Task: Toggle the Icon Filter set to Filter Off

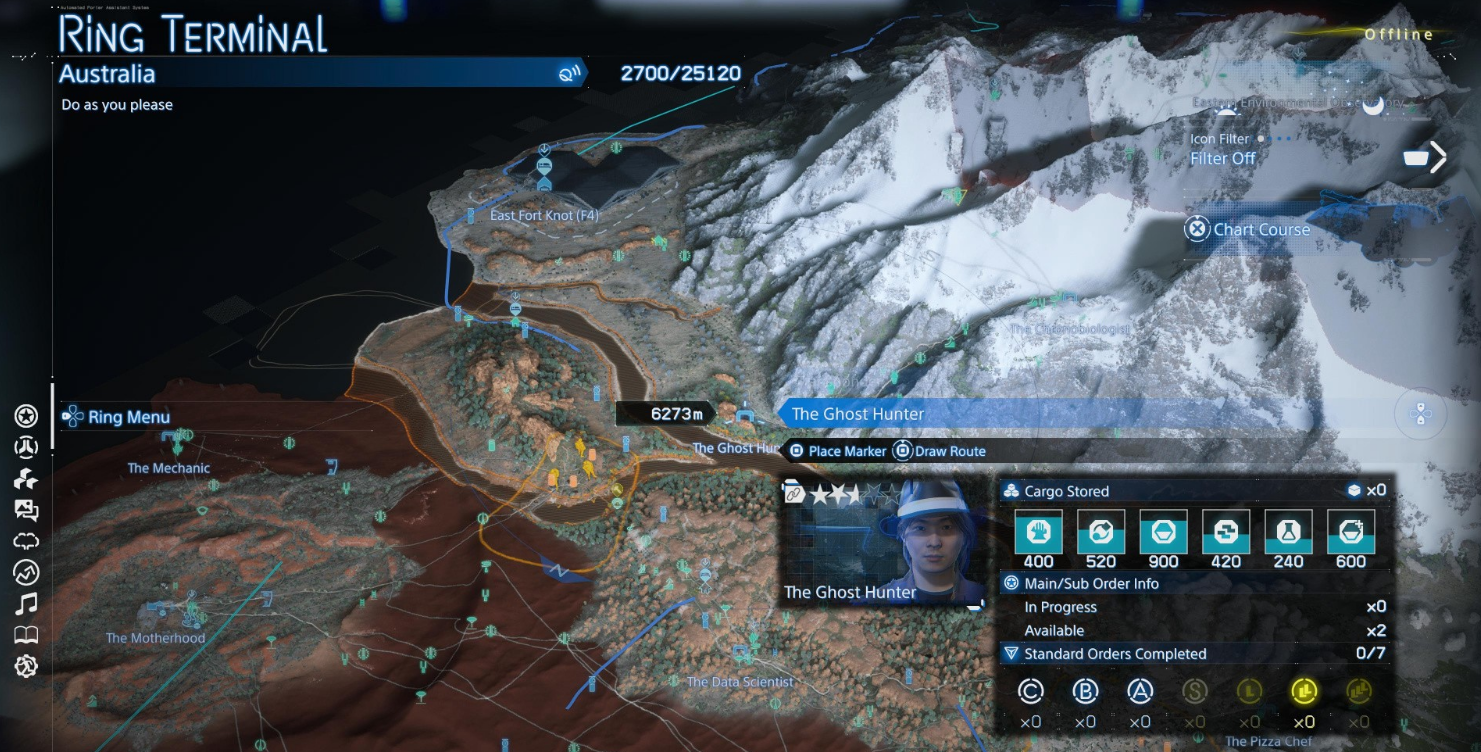Action: (x=1223, y=158)
